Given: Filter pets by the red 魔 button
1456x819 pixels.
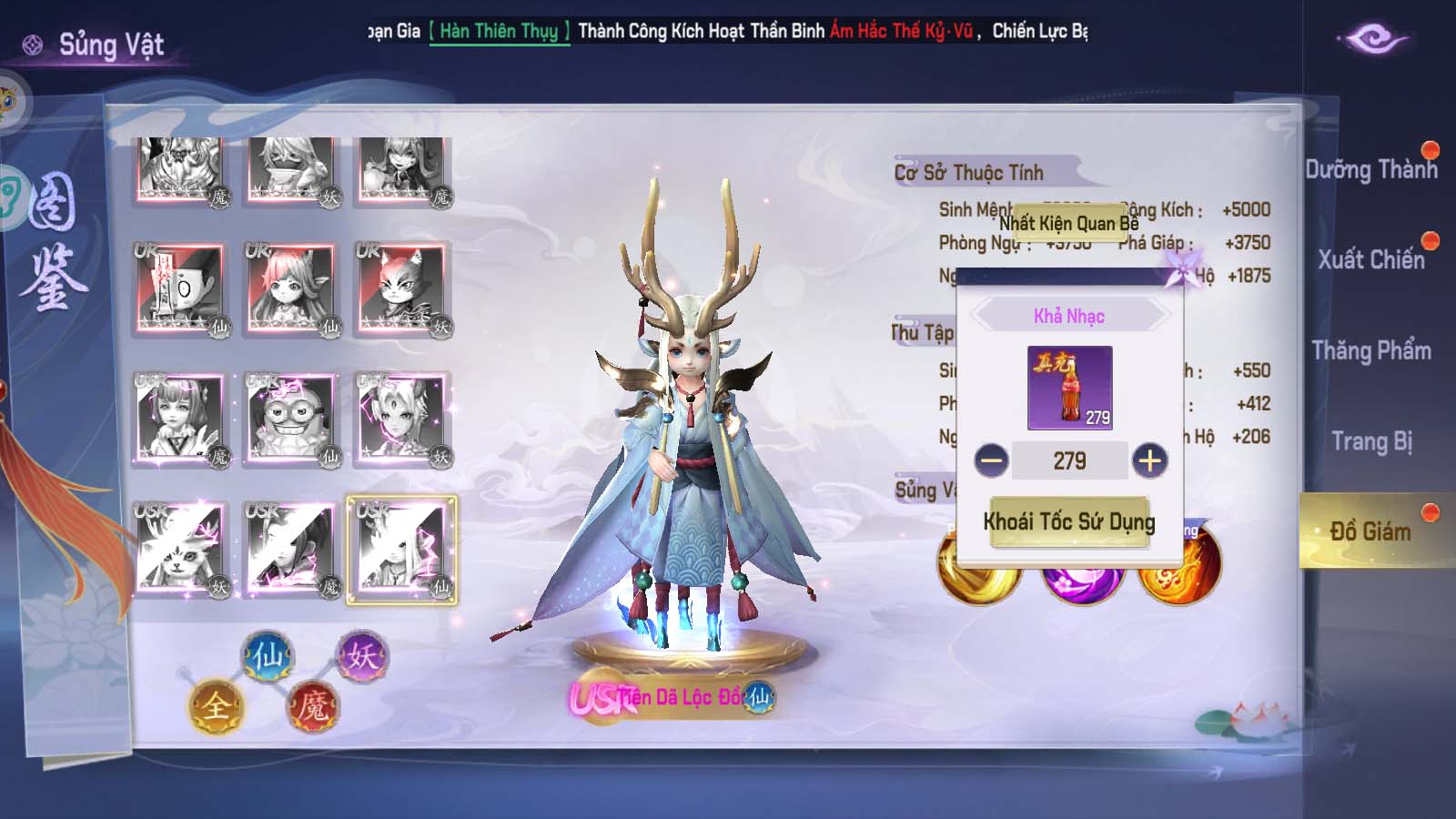Looking at the screenshot, I should point(313,706).
